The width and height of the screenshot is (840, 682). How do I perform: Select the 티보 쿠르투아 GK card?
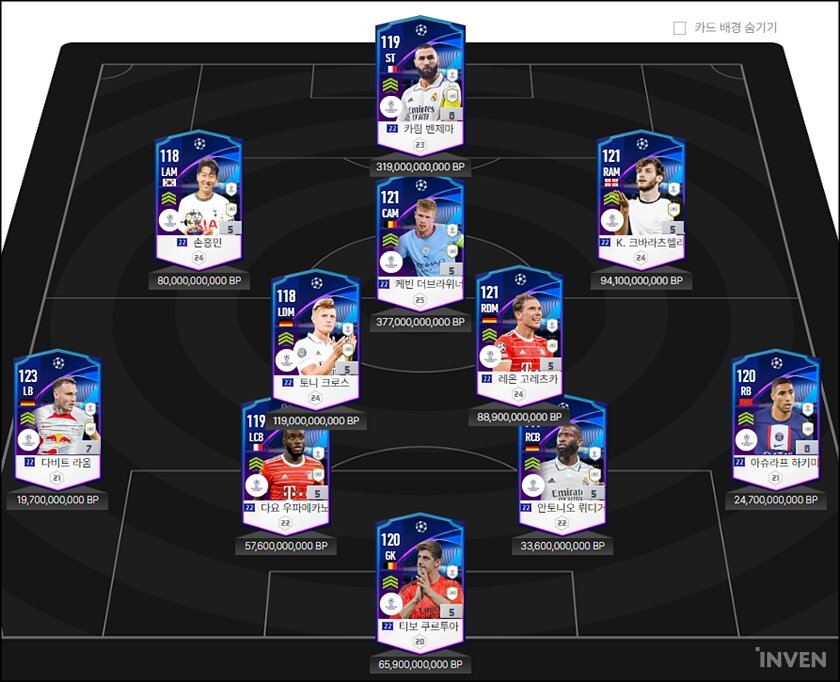(x=420, y=577)
